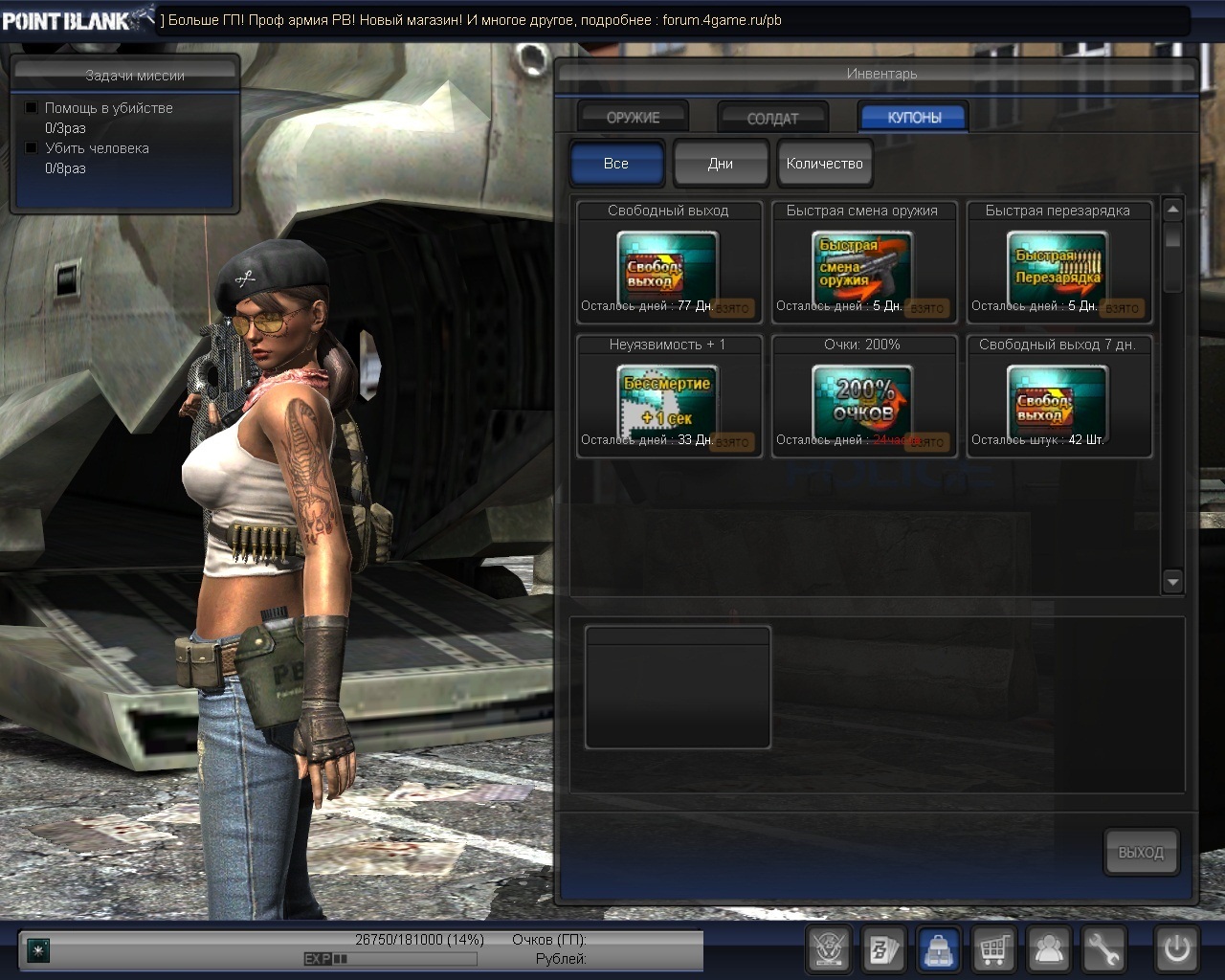This screenshot has width=1225, height=980.
Task: Select the Быстрая перезарядка coupon
Action: (x=1058, y=263)
